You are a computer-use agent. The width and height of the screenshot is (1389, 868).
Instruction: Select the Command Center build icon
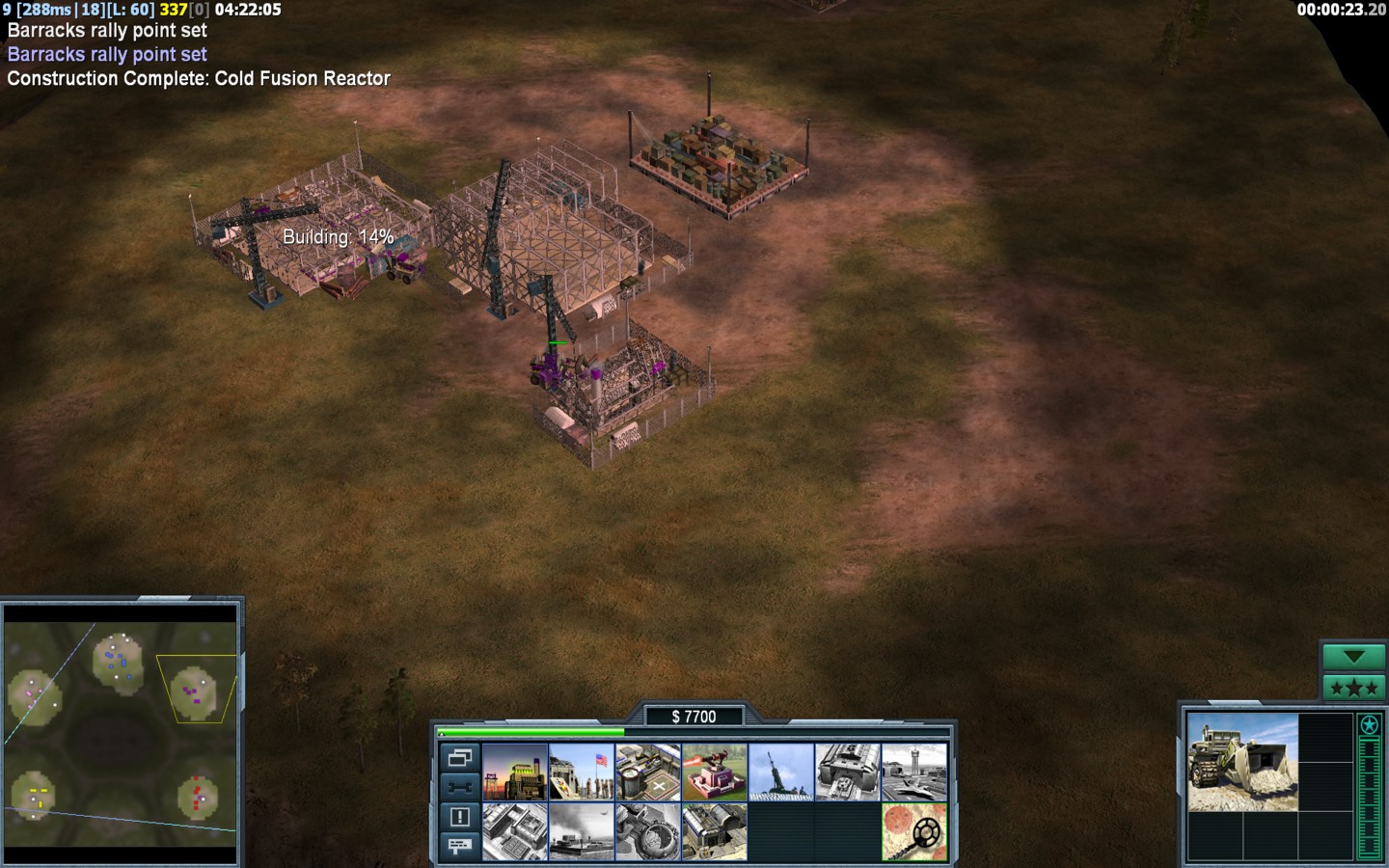715,831
